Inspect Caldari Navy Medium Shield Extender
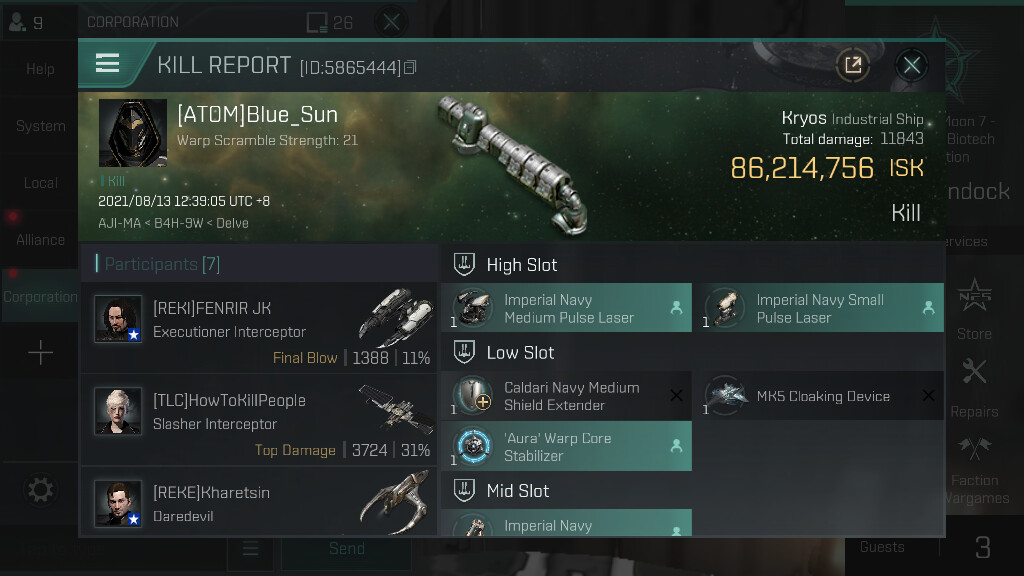Screen dimensions: 1024x576 tap(566, 396)
